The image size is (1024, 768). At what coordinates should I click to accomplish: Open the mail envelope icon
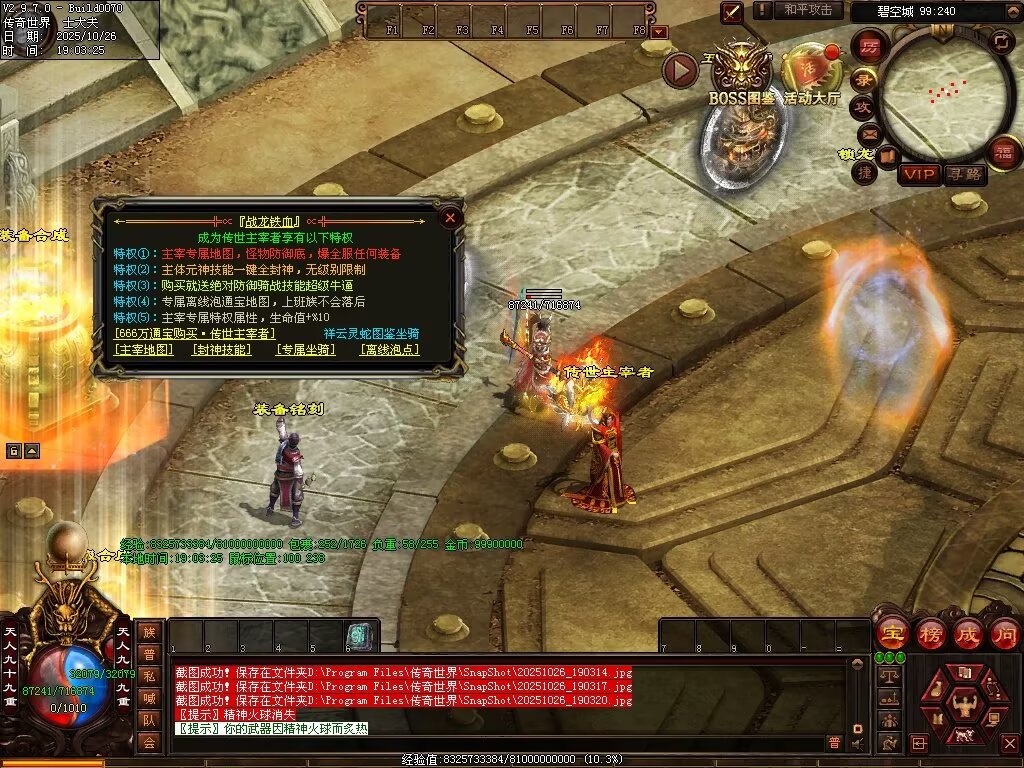coord(868,133)
